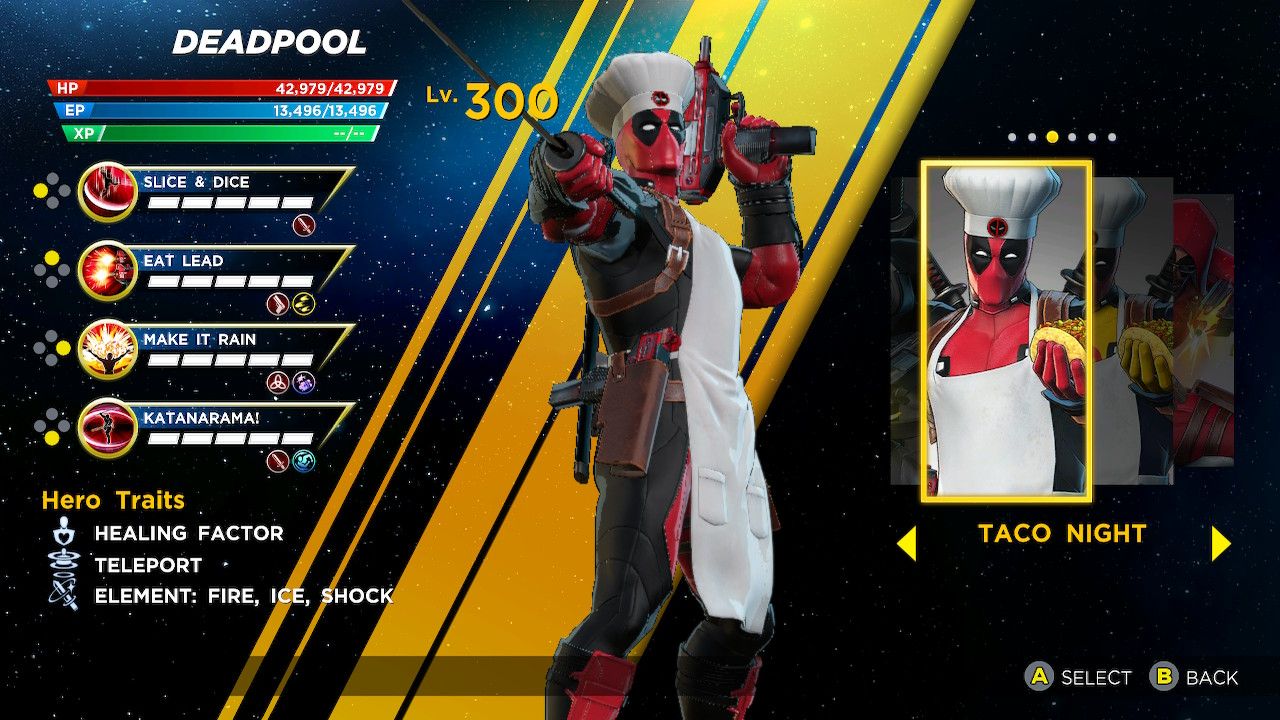Pick the yellow-suited chef costume thumbnail
Screen dimensions: 1280x720
pyautogui.click(x=1132, y=330)
